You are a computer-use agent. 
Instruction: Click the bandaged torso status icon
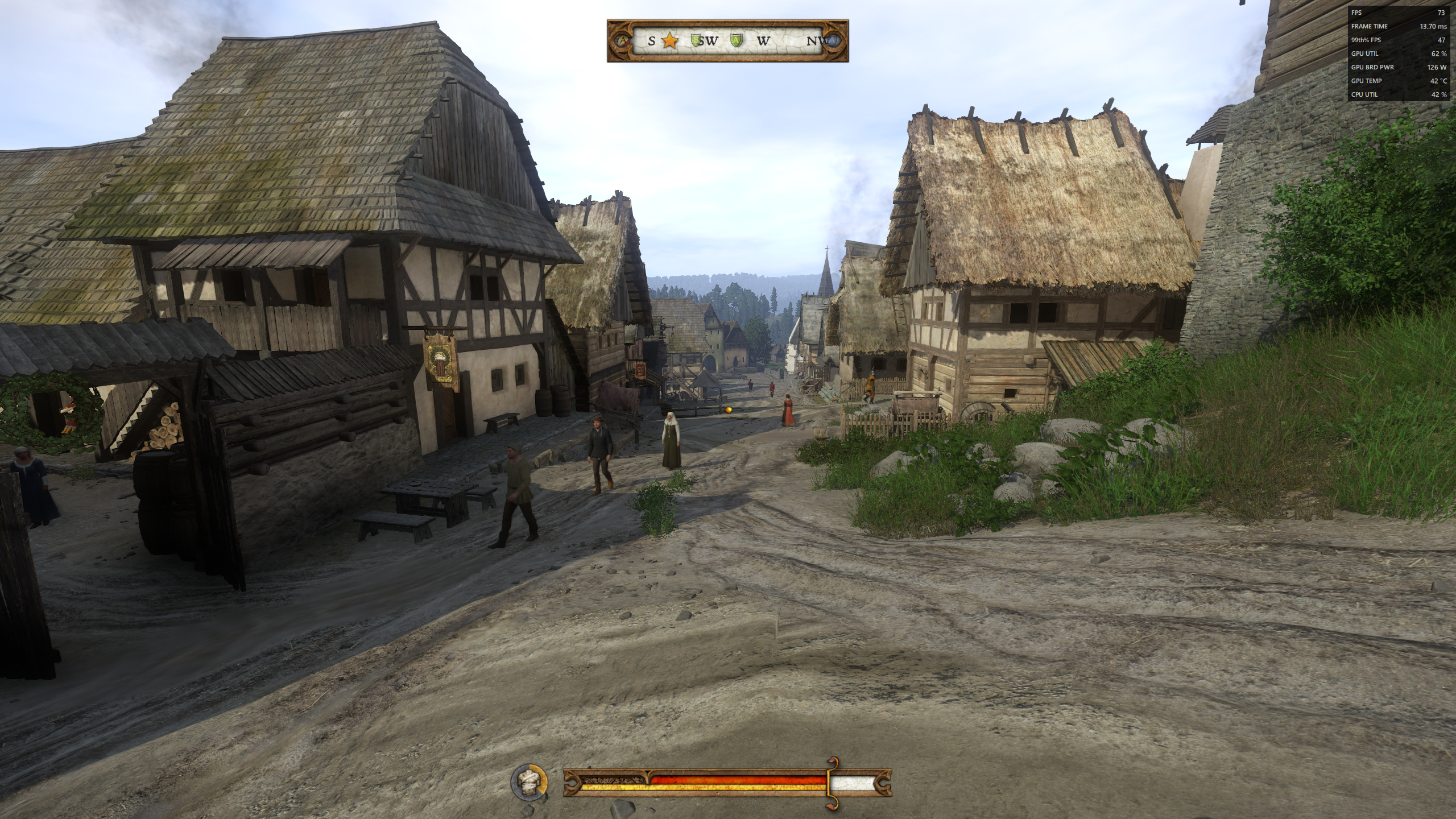pyautogui.click(x=529, y=781)
